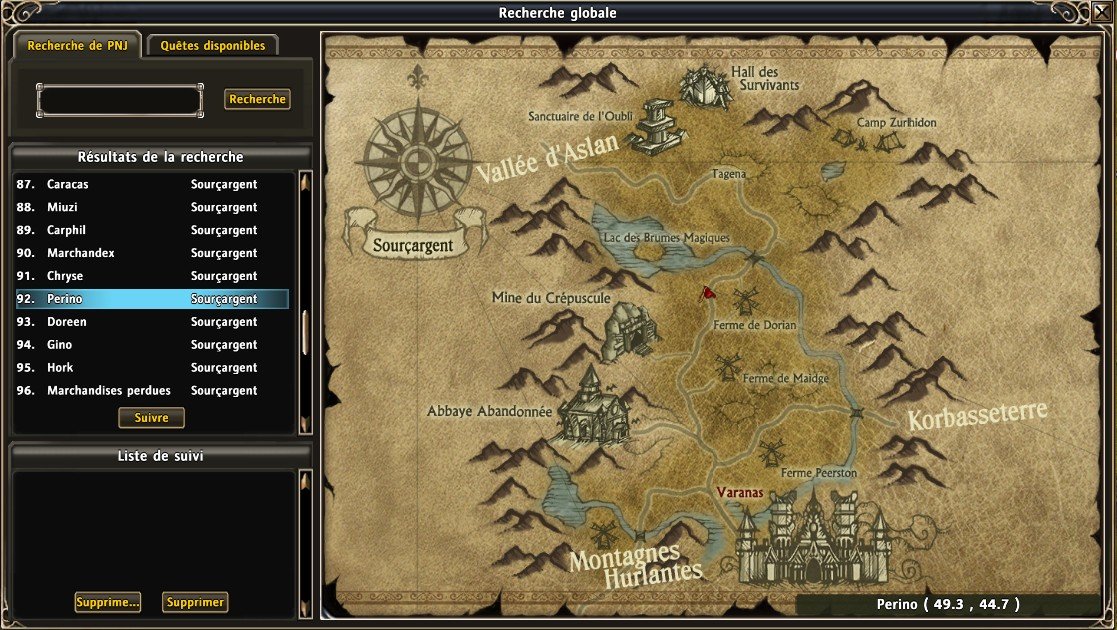Click the results list scrollbar handle

(x=305, y=332)
